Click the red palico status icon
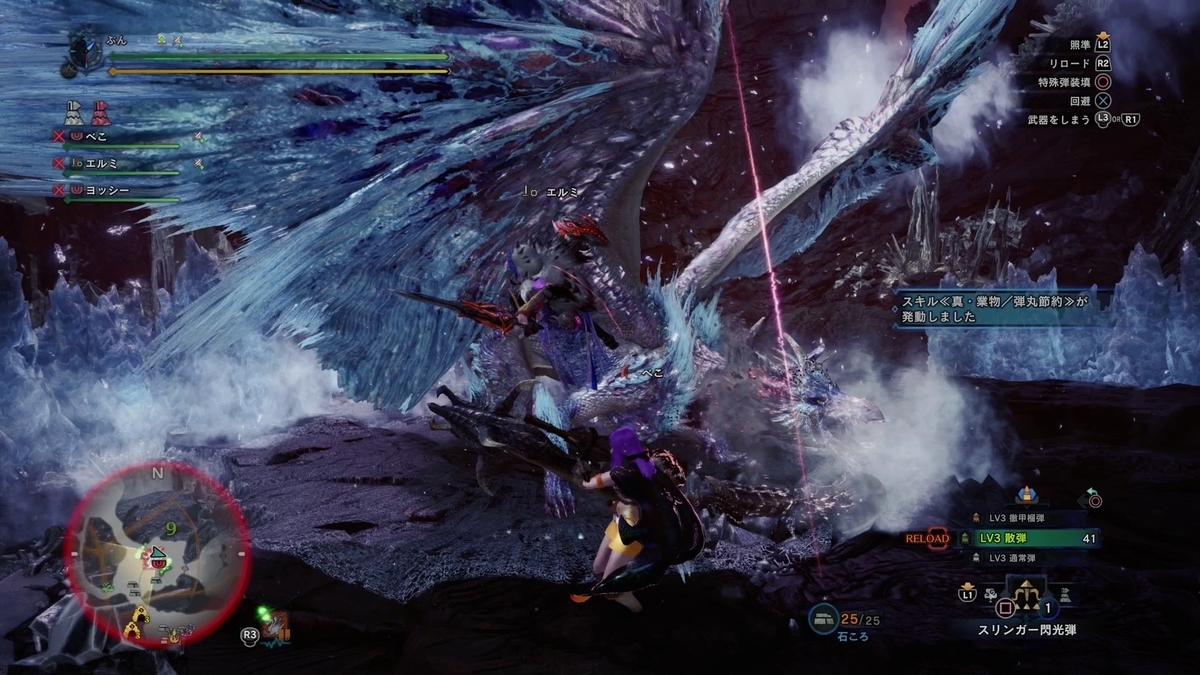Screen dimensions: 1200x675 98,110
